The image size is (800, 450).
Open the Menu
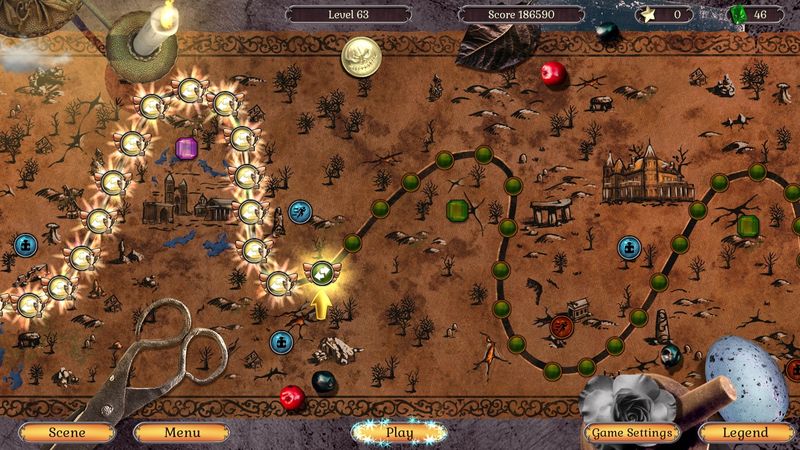click(182, 433)
